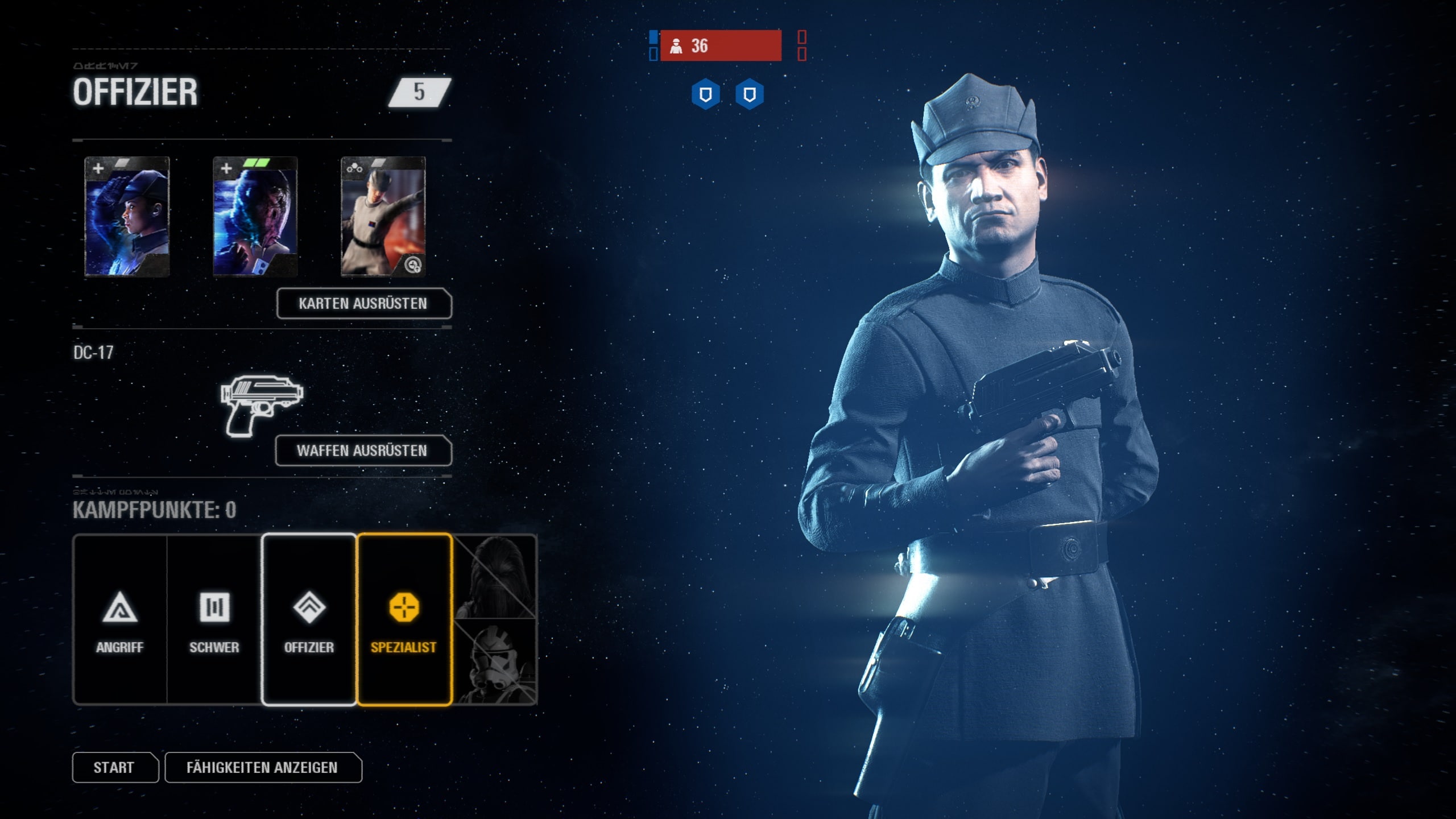Switch to the Spezialist class
Viewport: 1456px width, 819px height.
click(404, 619)
